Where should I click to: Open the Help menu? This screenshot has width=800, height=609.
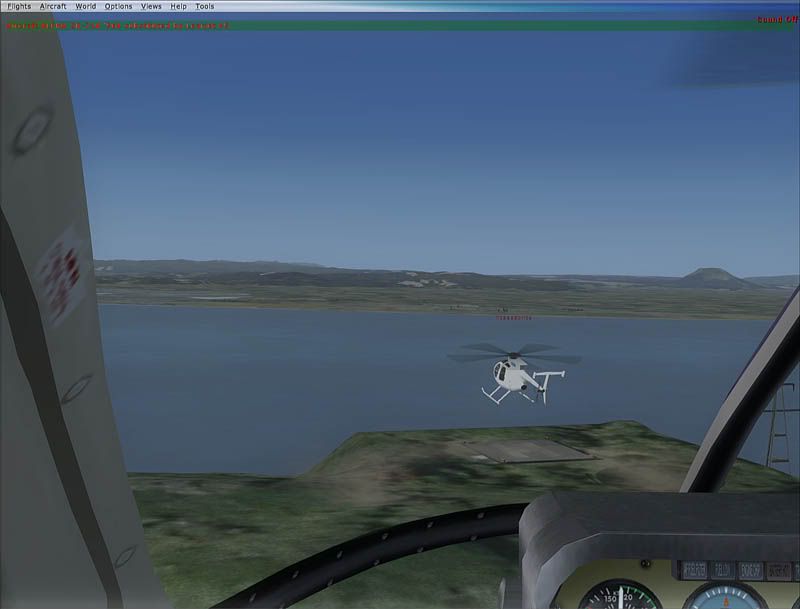[178, 7]
